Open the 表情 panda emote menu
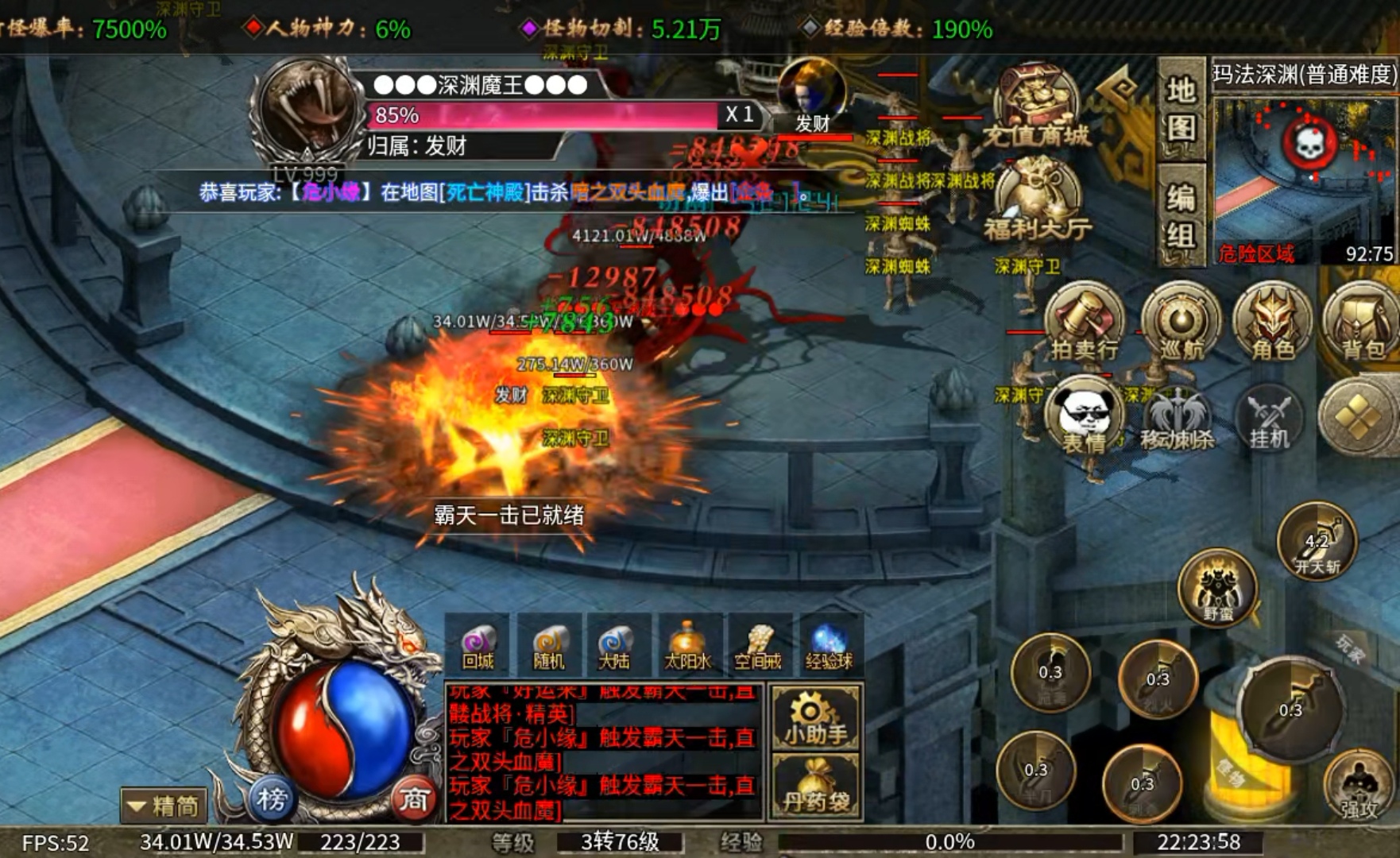1400x858 pixels. tap(1084, 419)
